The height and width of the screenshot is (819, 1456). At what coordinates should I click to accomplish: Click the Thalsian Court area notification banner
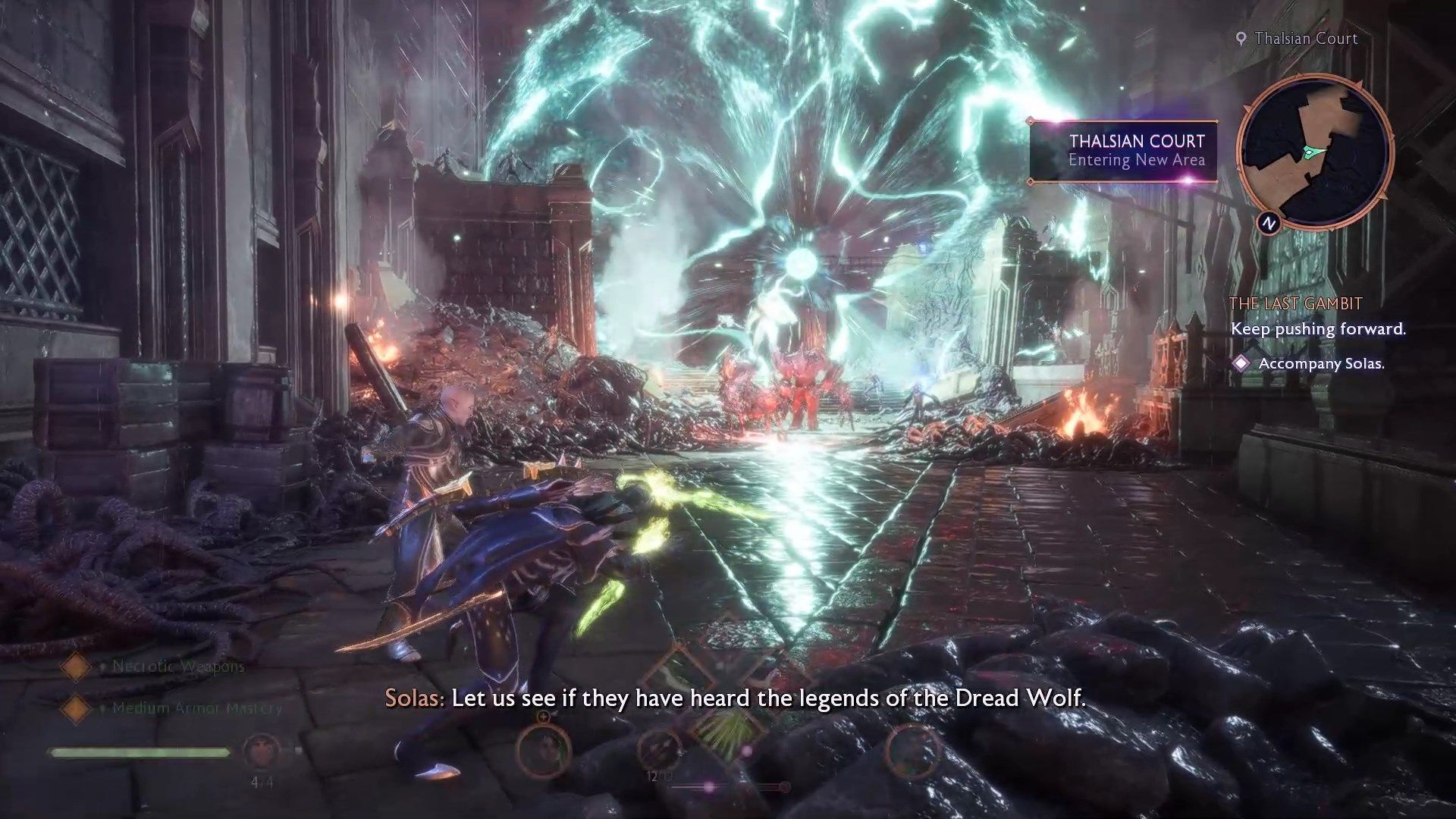coord(1124,151)
